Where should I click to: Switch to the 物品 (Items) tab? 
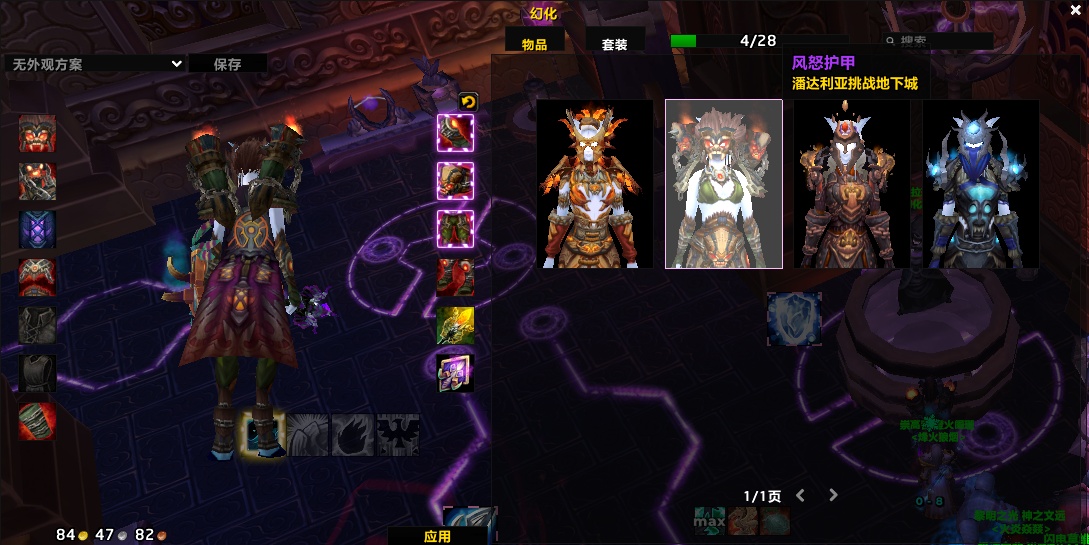click(535, 43)
